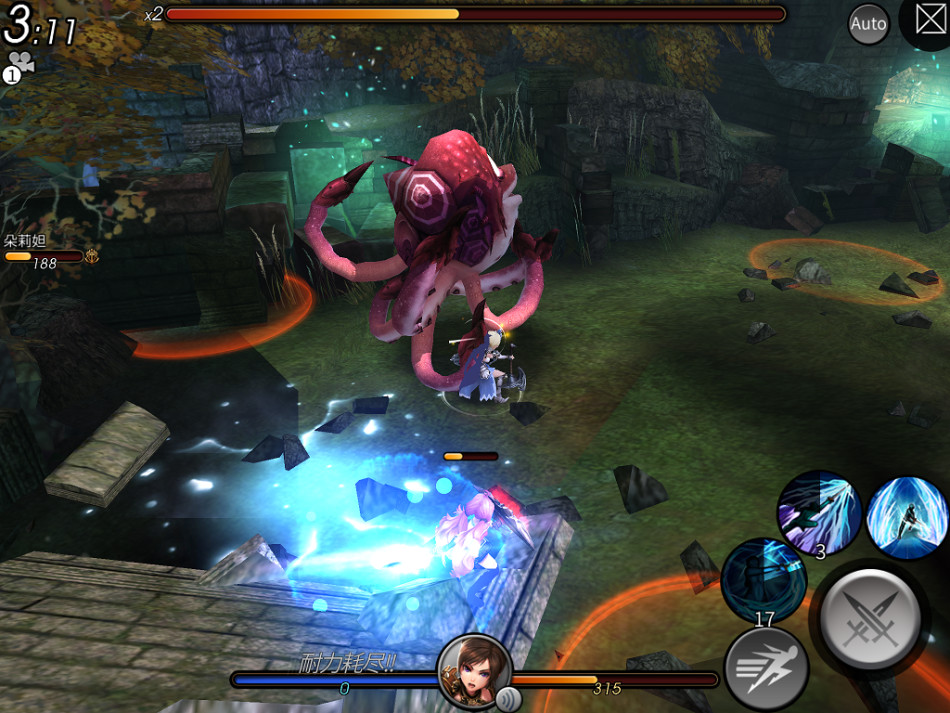The height and width of the screenshot is (713, 950).
Task: Trigger the archer skill on cooldown 17
Action: 764,581
